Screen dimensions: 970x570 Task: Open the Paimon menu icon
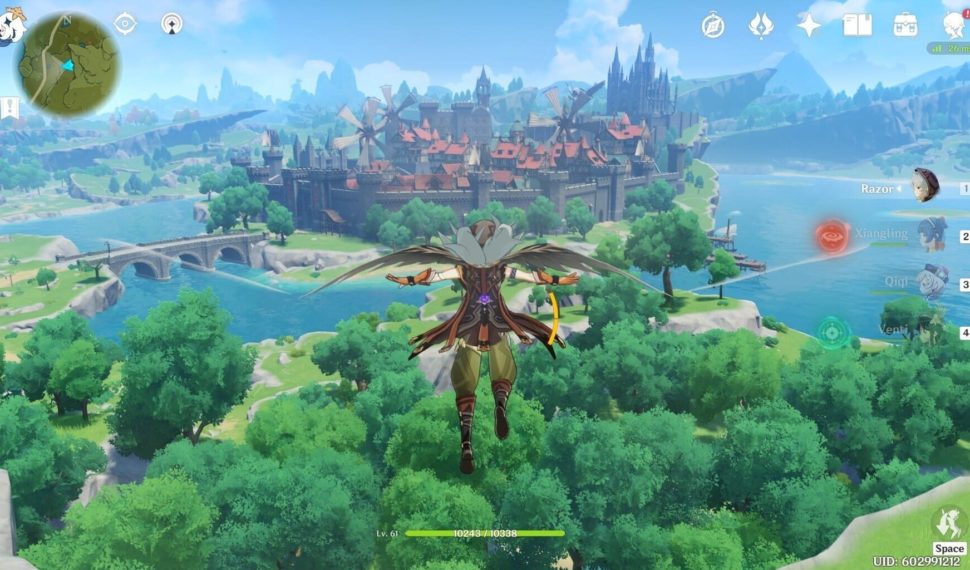pos(8,28)
